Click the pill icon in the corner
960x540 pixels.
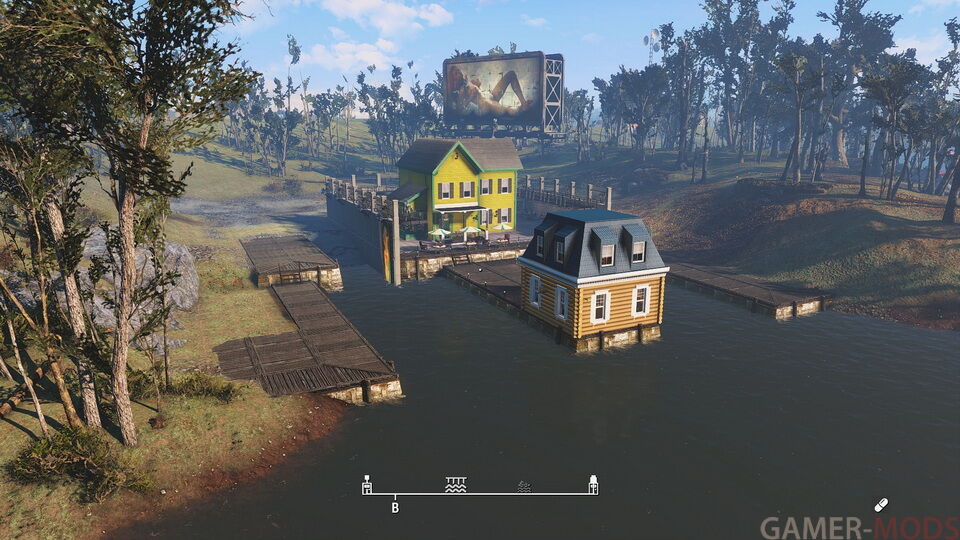[881, 505]
